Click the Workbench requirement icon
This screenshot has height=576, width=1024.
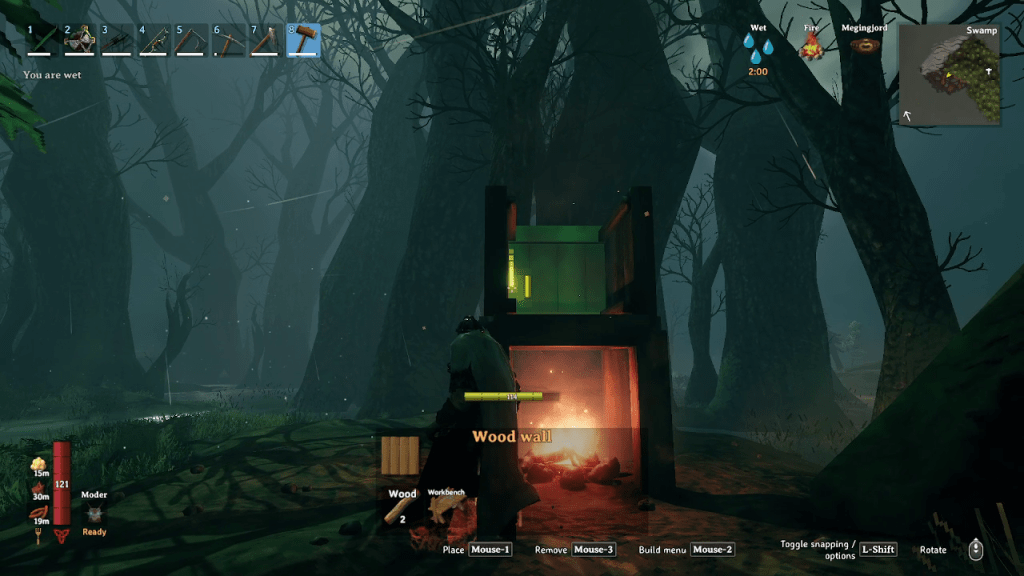click(446, 510)
